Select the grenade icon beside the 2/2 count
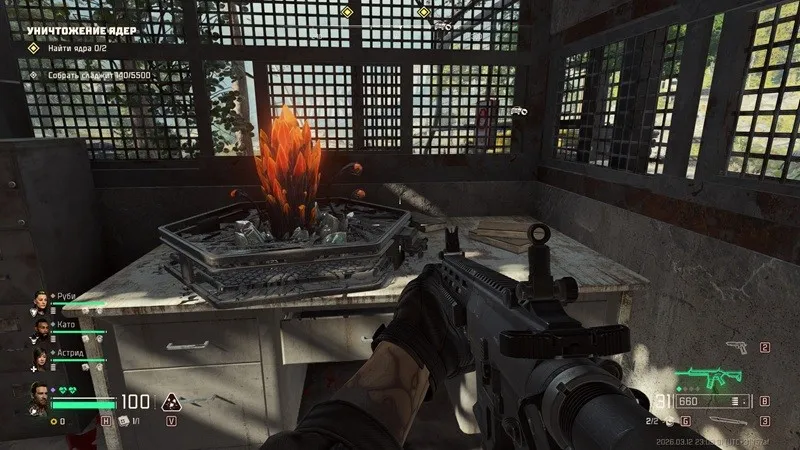 pyautogui.click(x=670, y=421)
